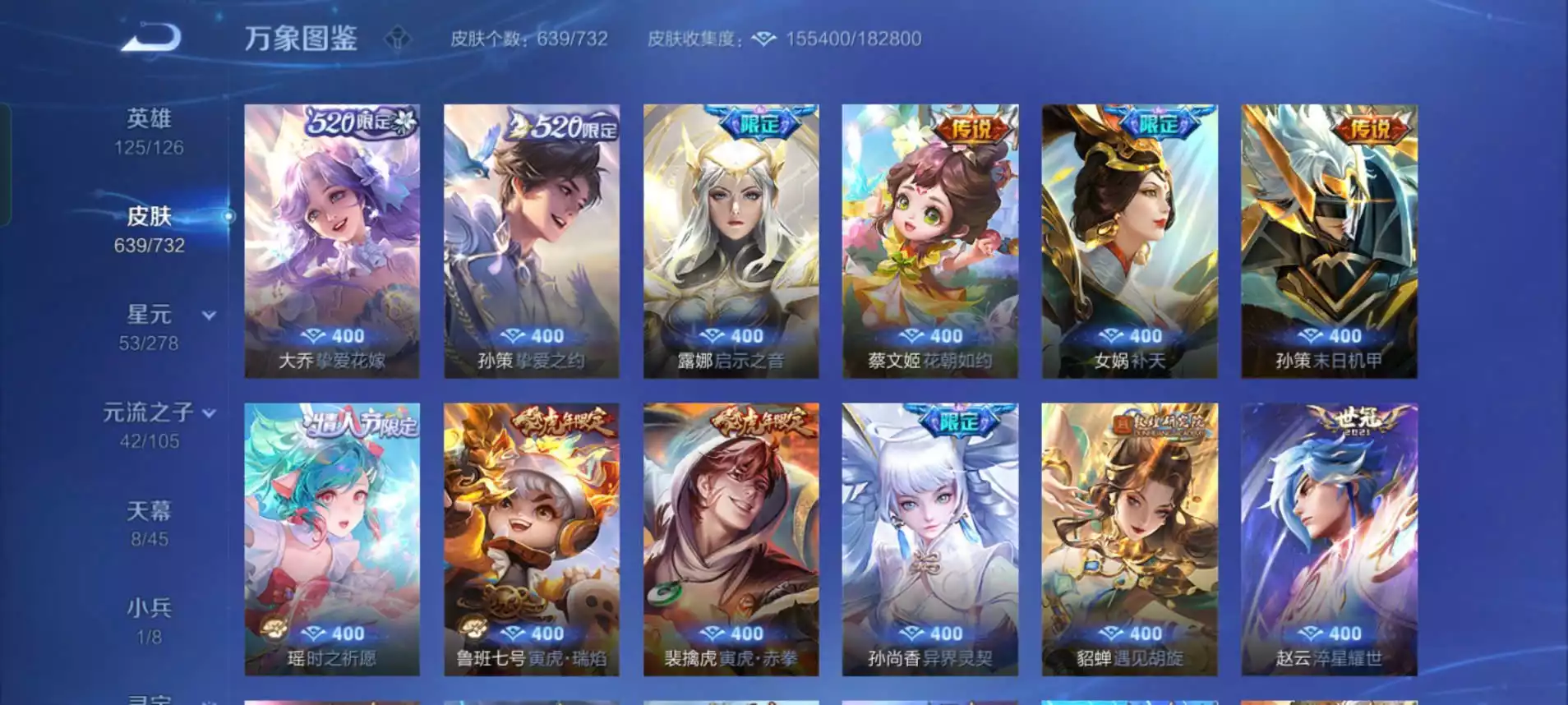1568x705 pixels.
Task: Go back using the return arrow
Action: (151, 38)
